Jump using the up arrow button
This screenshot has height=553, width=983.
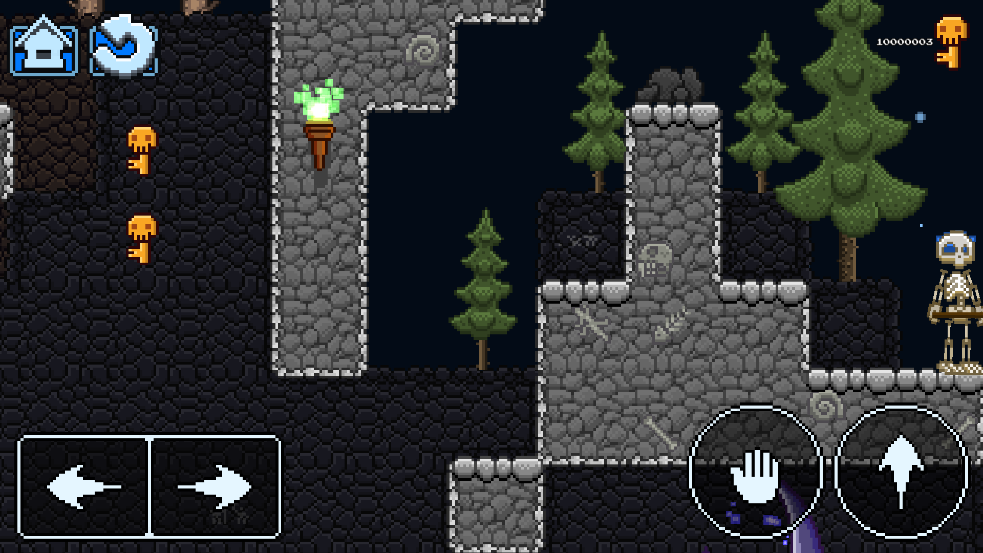(901, 472)
